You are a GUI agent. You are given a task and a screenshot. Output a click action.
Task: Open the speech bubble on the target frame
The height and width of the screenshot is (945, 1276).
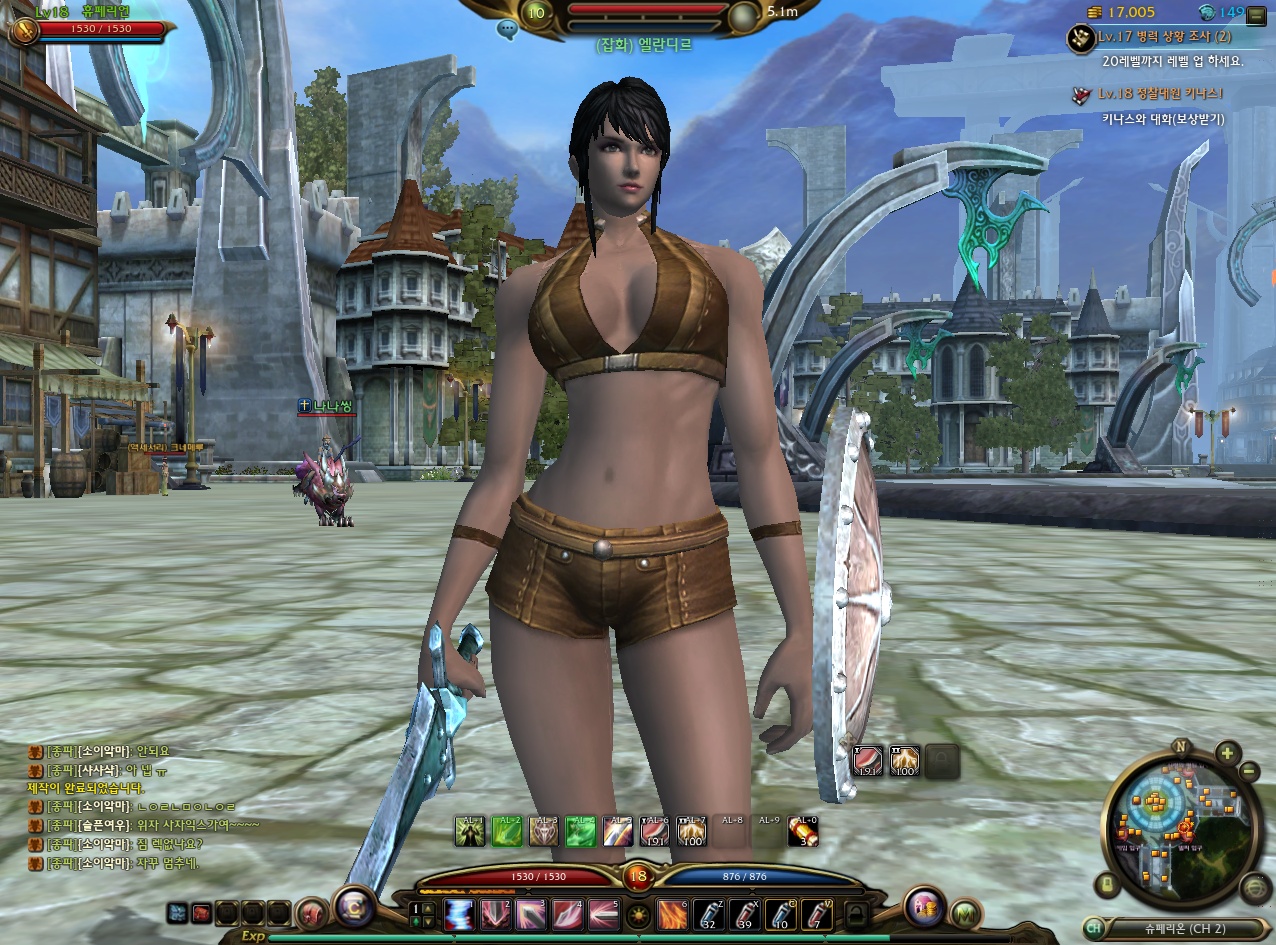507,29
